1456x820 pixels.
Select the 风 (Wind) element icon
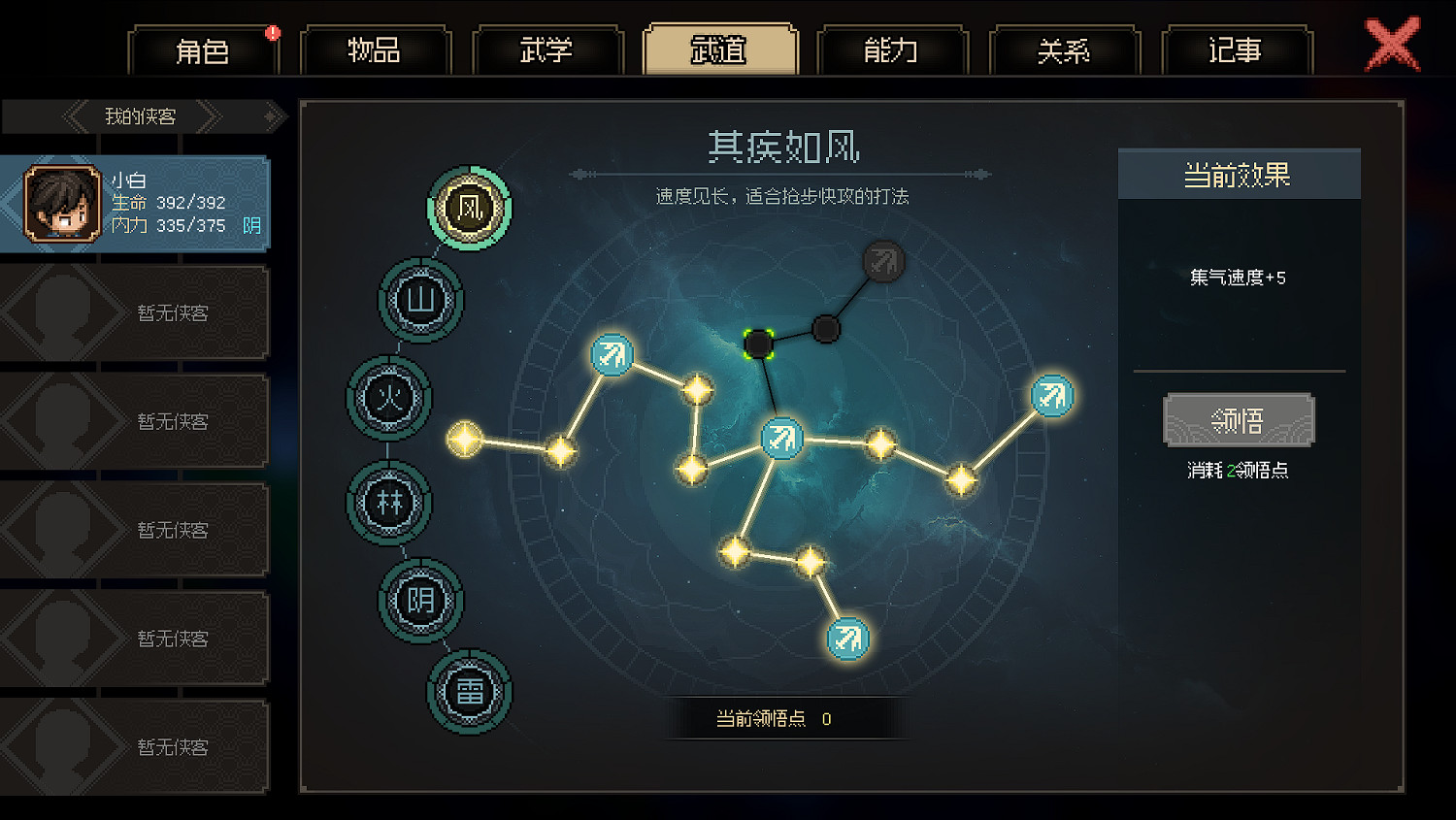(470, 208)
